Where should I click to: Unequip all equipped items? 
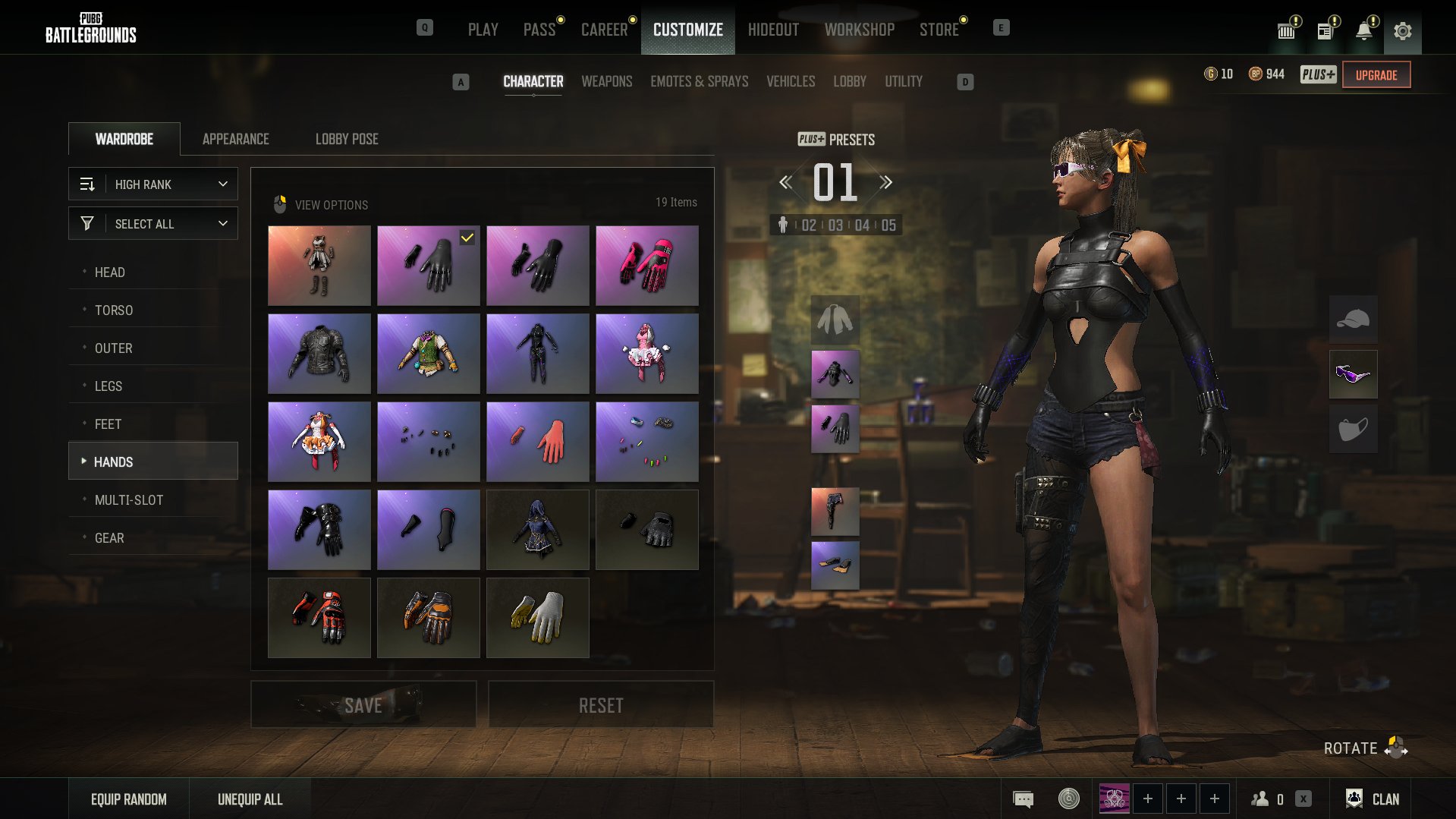click(x=250, y=799)
